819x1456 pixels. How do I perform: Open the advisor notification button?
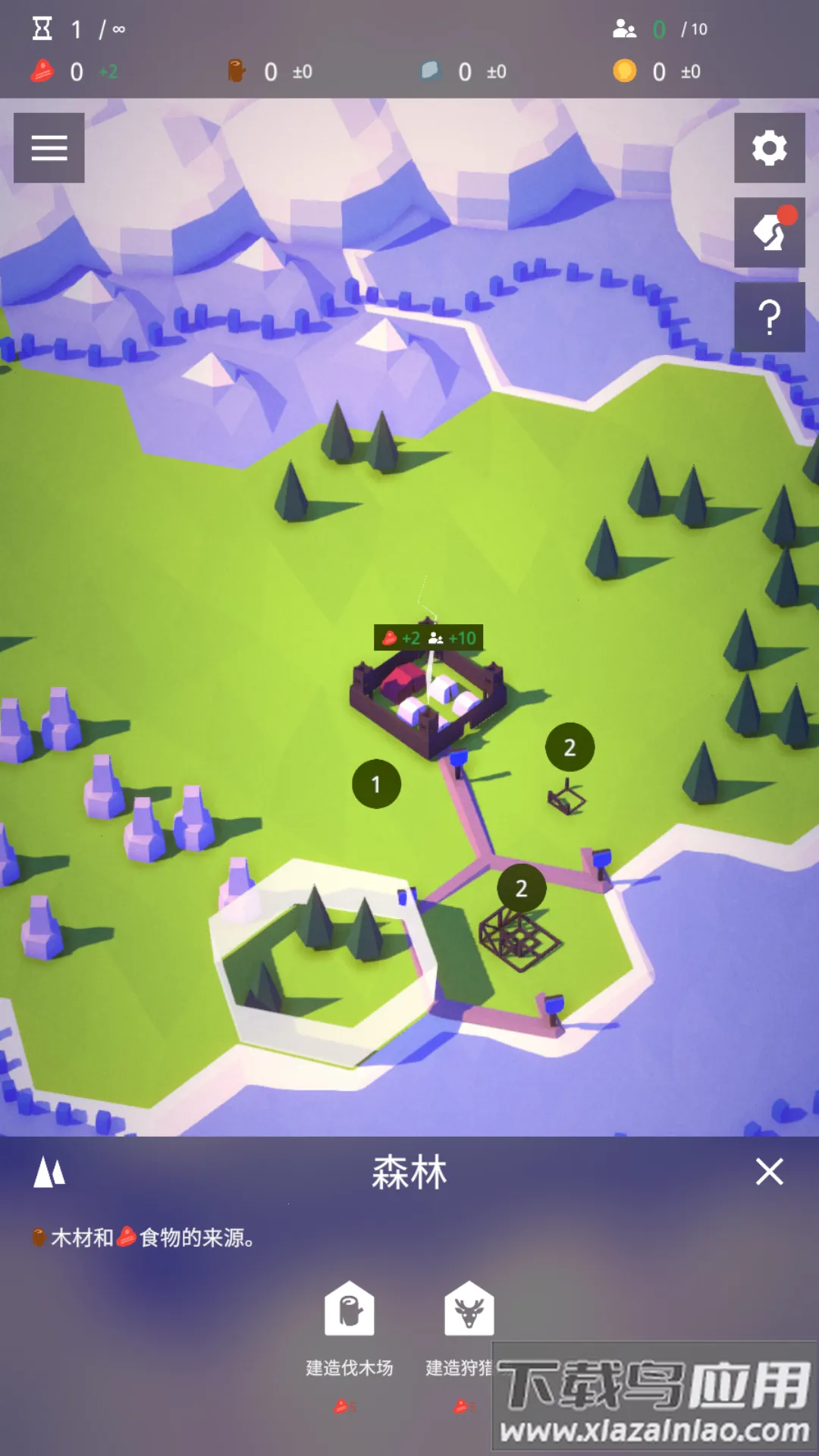pos(769,233)
